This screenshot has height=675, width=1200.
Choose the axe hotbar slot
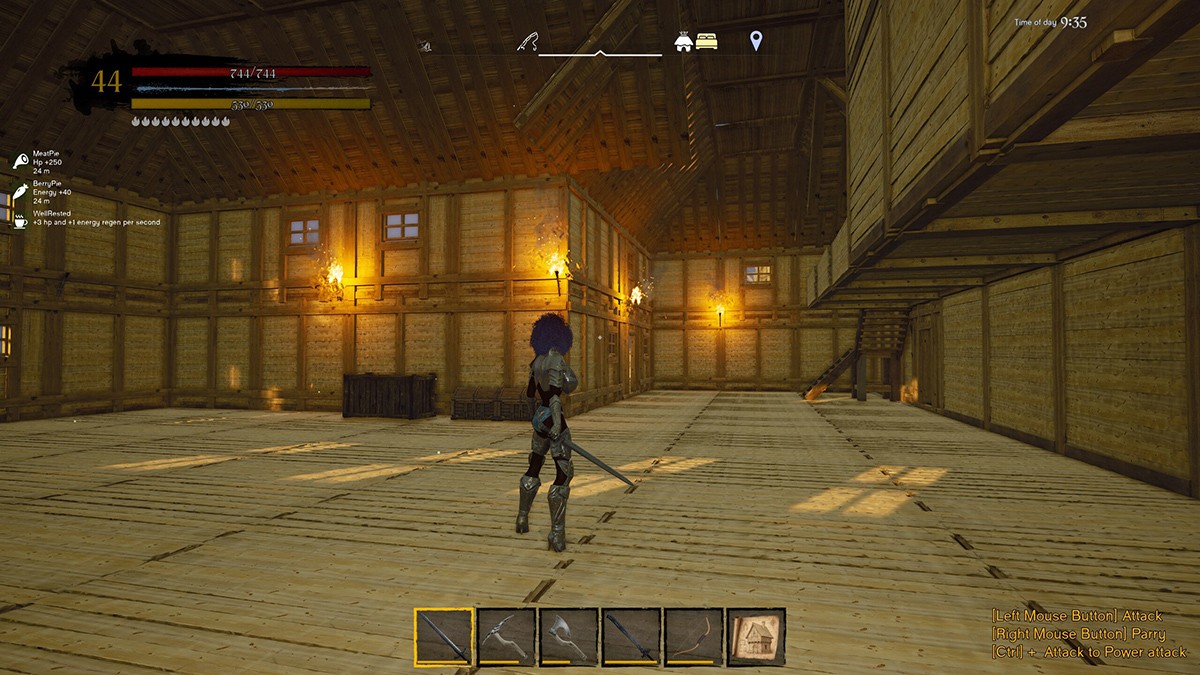569,636
